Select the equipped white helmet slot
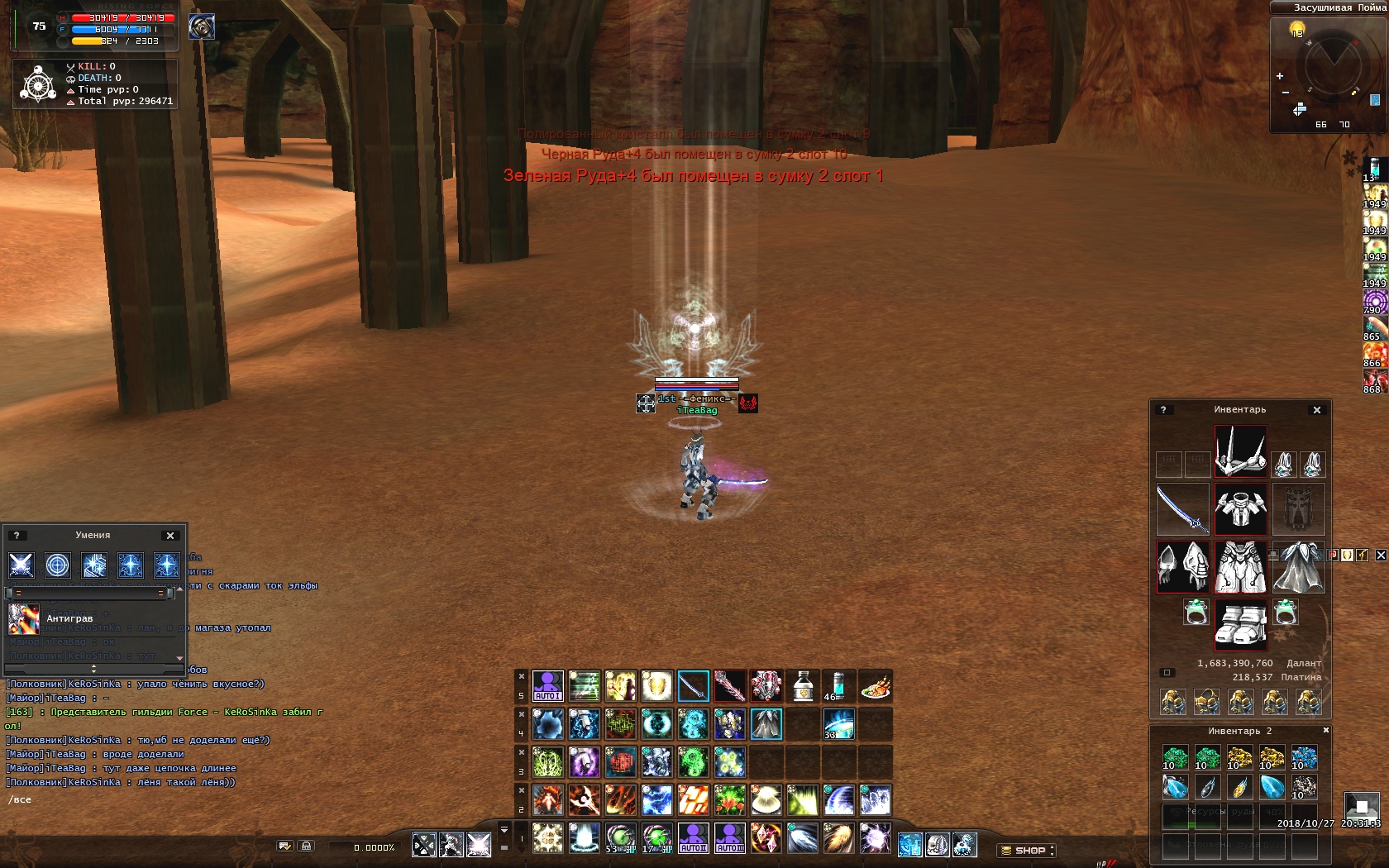This screenshot has width=1389, height=868. [x=1240, y=451]
